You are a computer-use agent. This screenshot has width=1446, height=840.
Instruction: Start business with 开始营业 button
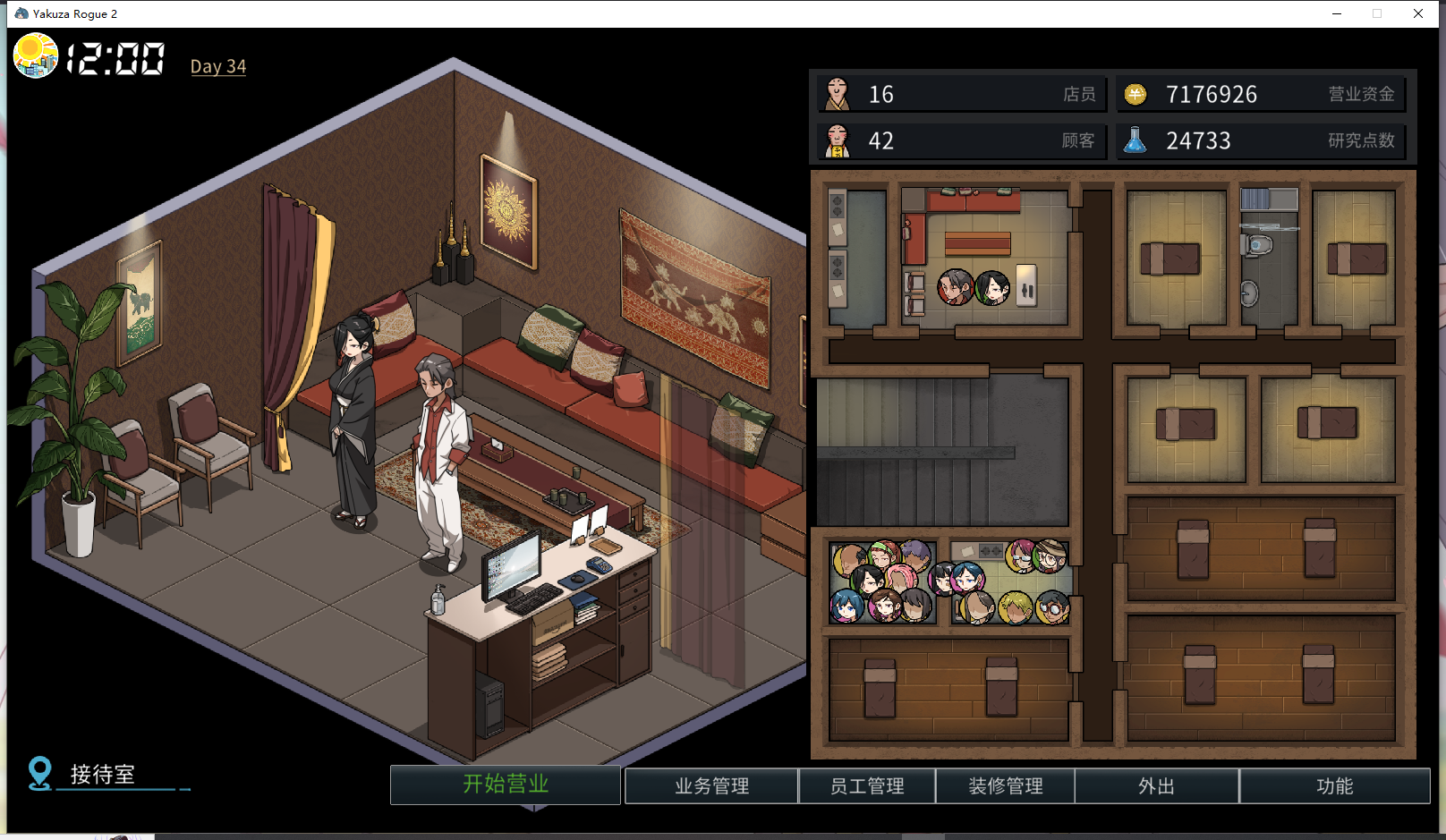point(506,785)
